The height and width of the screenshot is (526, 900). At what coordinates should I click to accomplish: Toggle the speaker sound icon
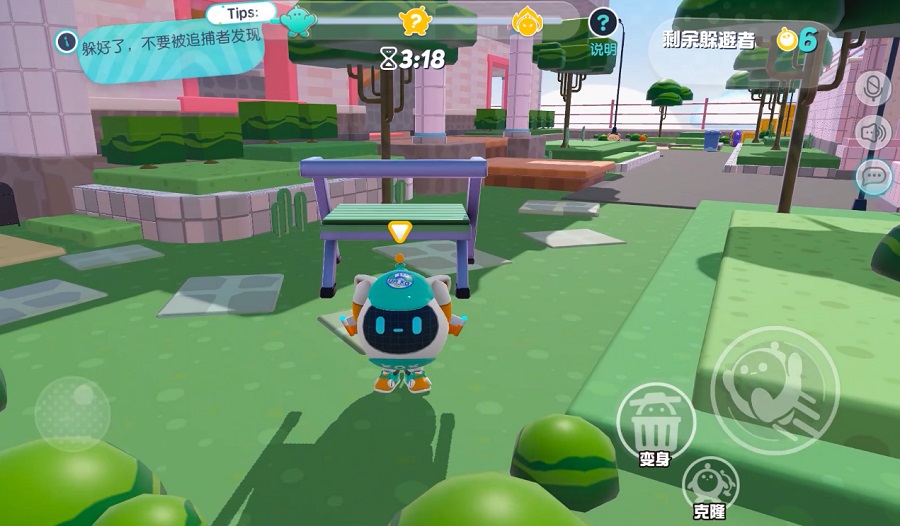pos(873,132)
